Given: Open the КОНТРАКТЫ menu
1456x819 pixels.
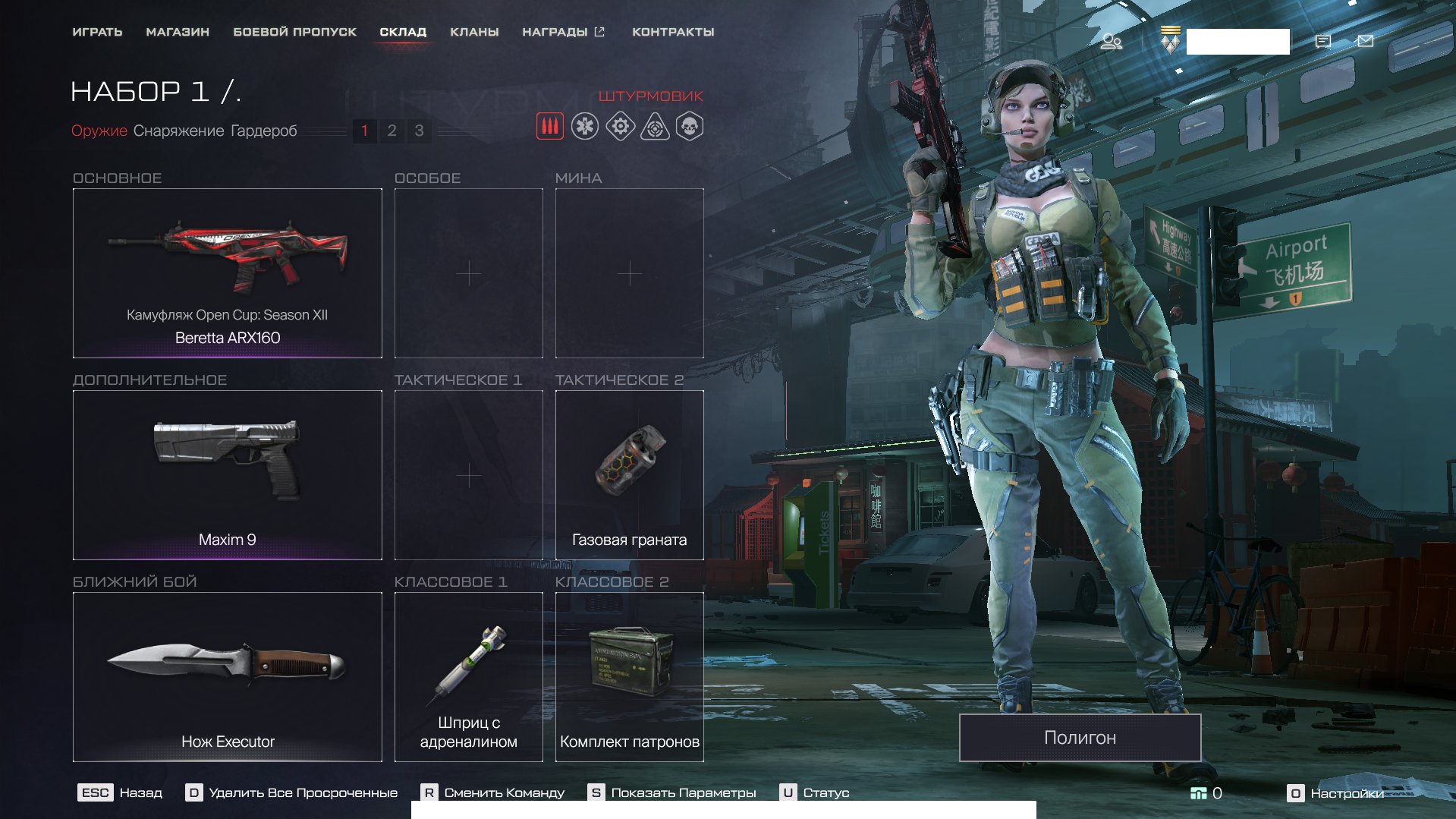Looking at the screenshot, I should pyautogui.click(x=673, y=32).
